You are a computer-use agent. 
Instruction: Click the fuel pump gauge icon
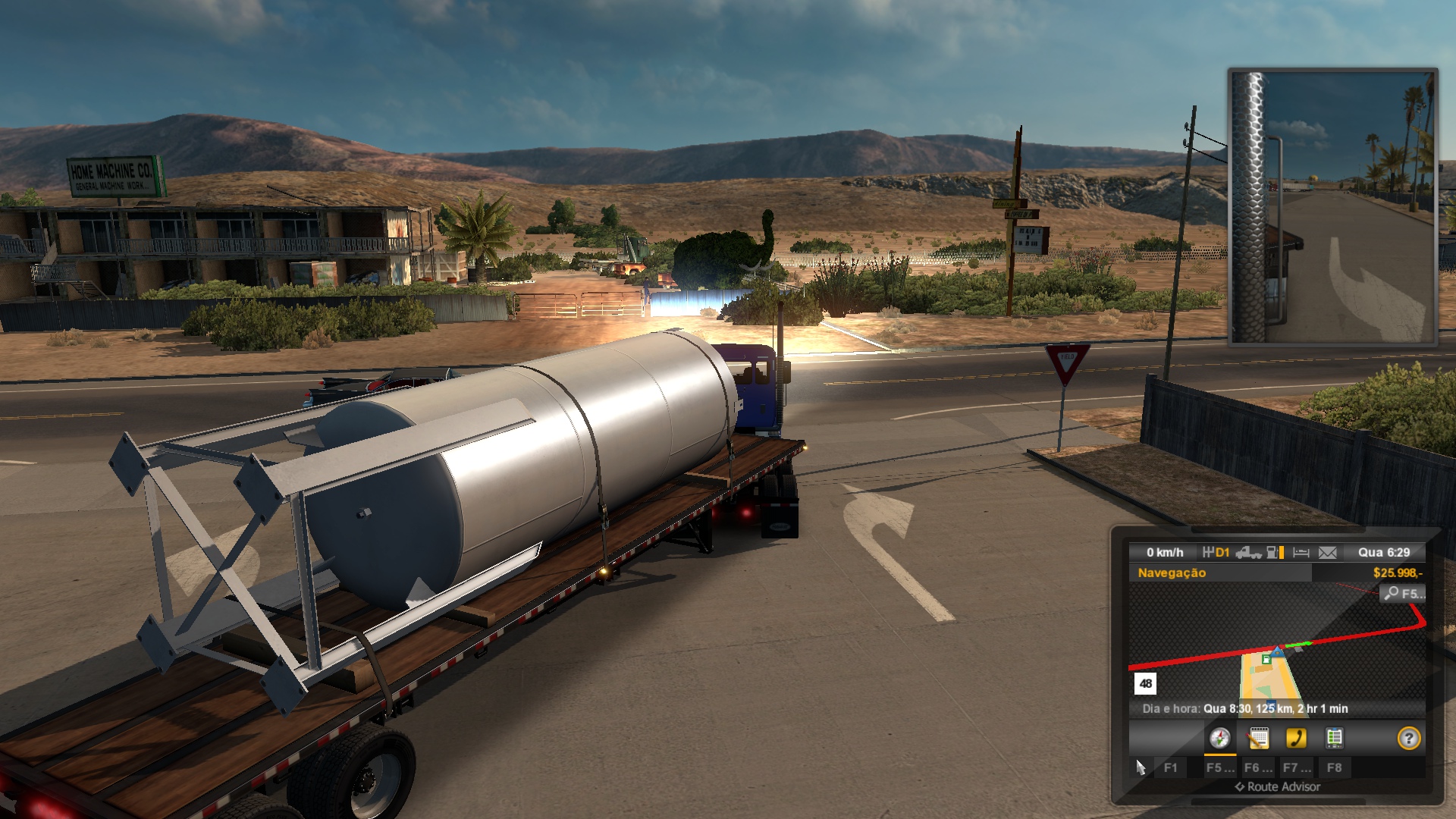point(1275,553)
